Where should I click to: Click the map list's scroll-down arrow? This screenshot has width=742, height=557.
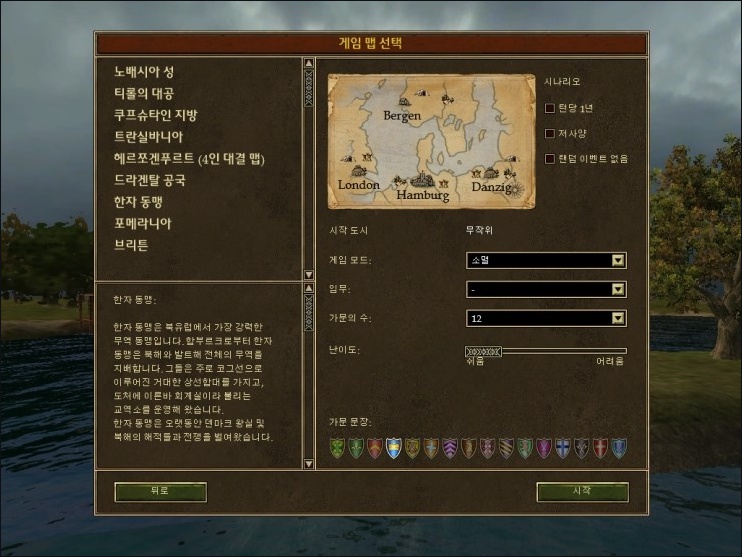[309, 275]
